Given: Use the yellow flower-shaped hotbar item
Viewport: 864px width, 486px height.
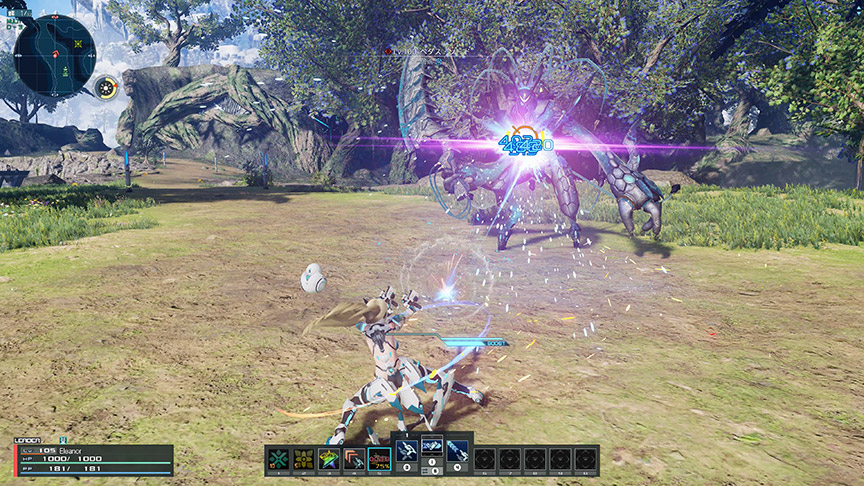Looking at the screenshot, I should [303, 459].
